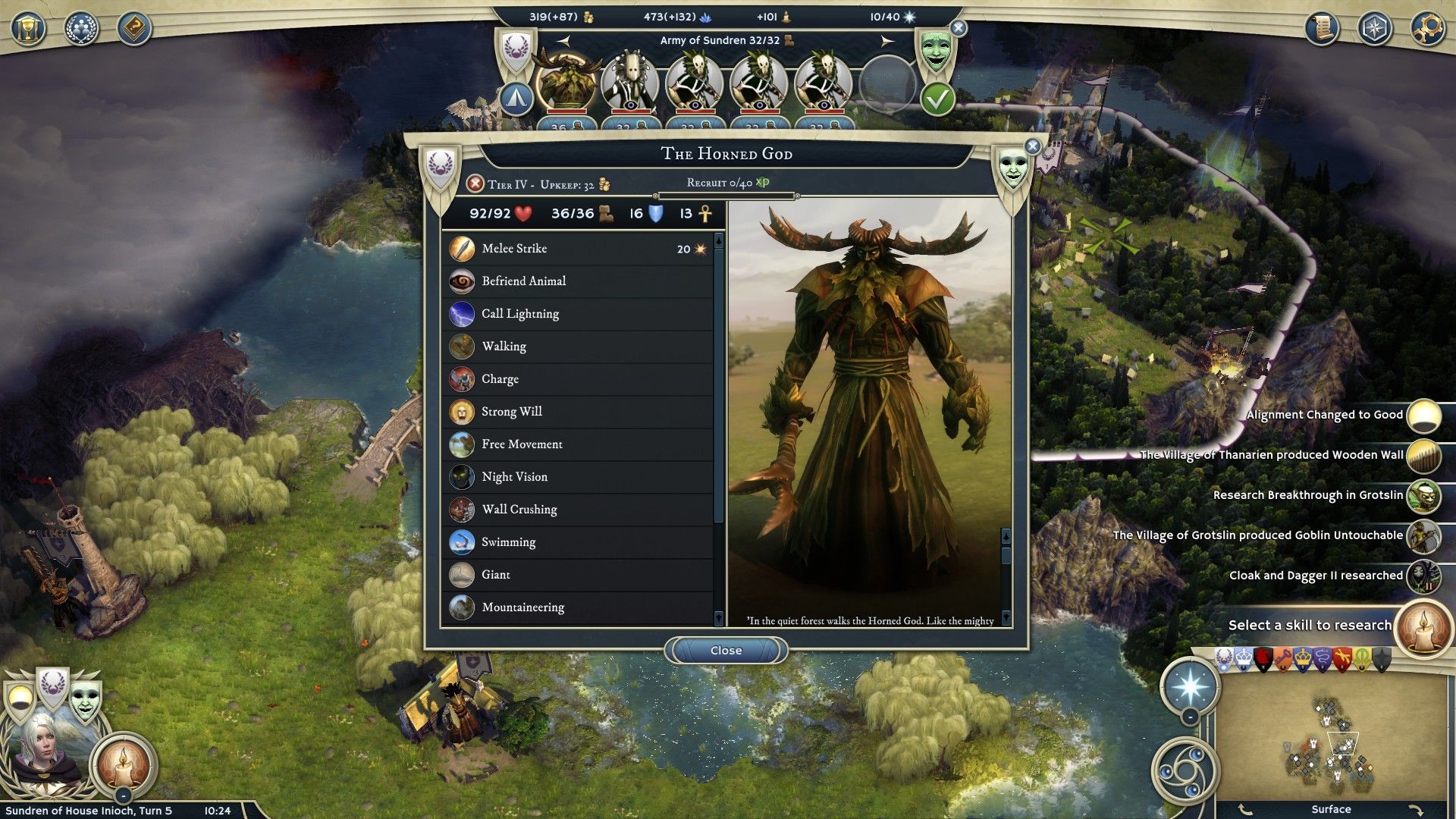The height and width of the screenshot is (819, 1456).
Task: Click the Wall Crushing ability entry
Action: click(578, 510)
